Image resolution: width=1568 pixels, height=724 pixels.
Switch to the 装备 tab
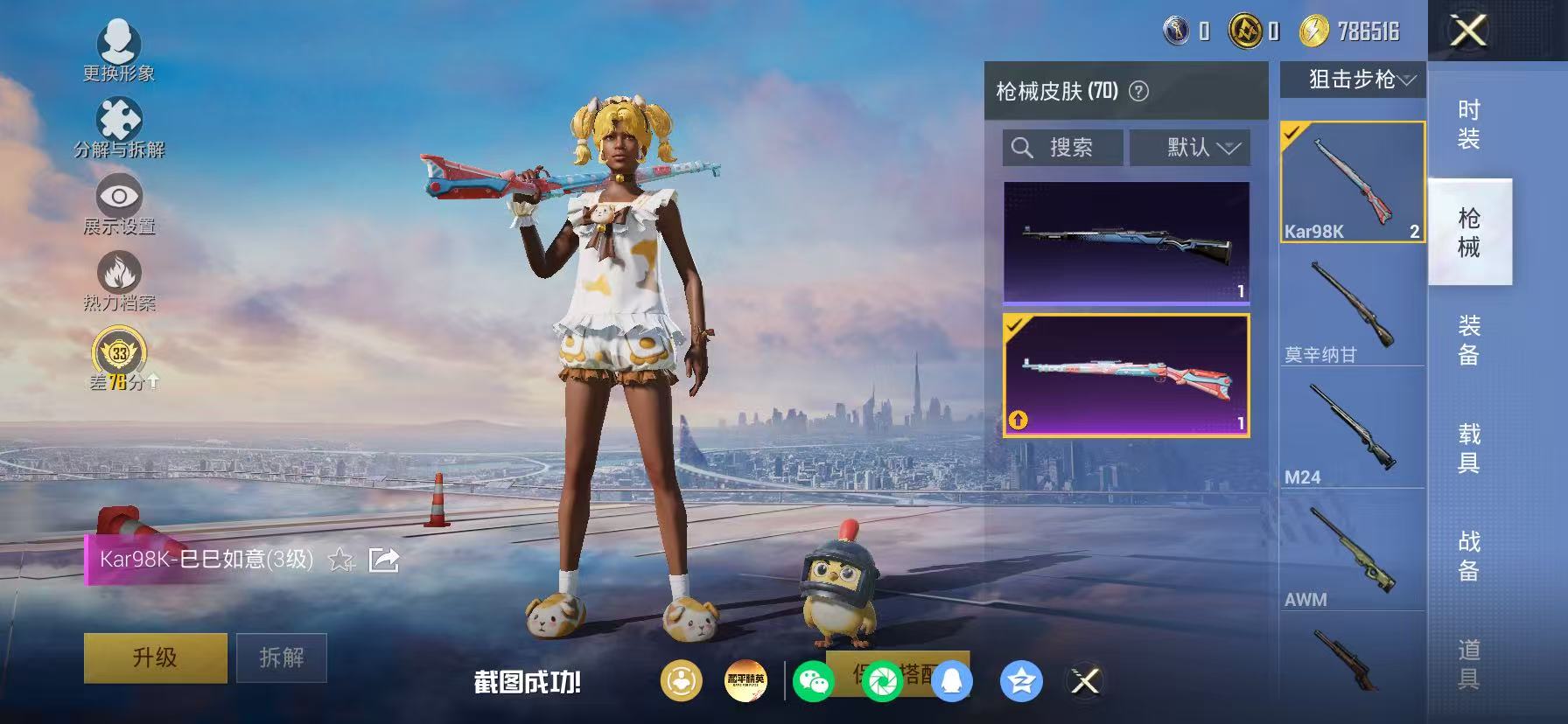point(1470,339)
